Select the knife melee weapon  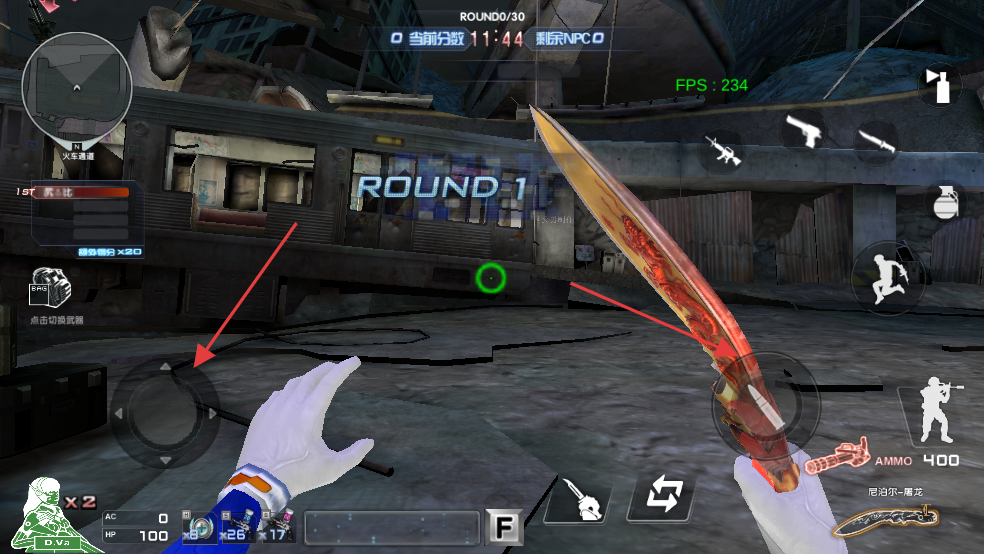(x=877, y=142)
